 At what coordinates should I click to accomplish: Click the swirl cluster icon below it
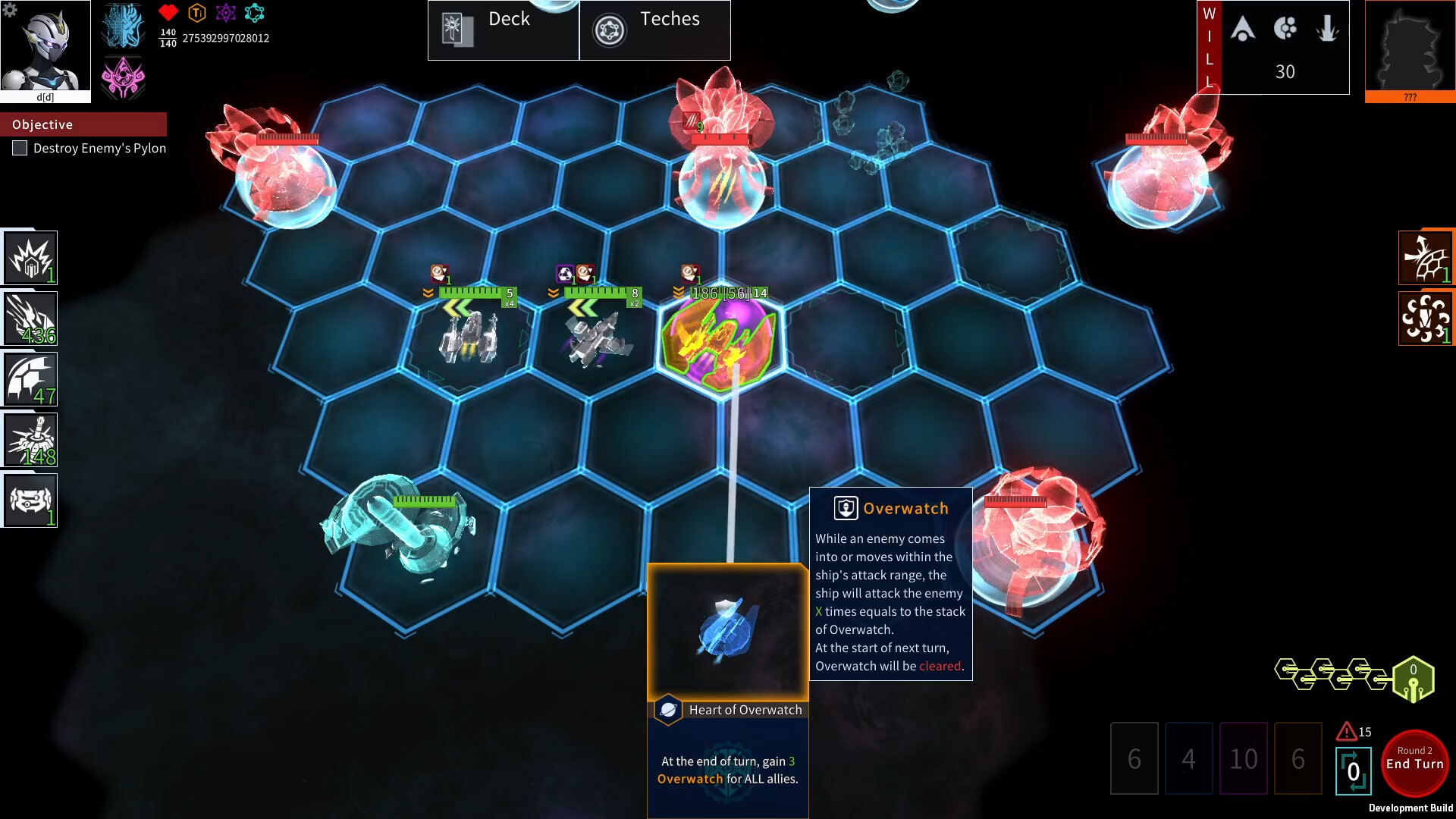[x=1426, y=317]
